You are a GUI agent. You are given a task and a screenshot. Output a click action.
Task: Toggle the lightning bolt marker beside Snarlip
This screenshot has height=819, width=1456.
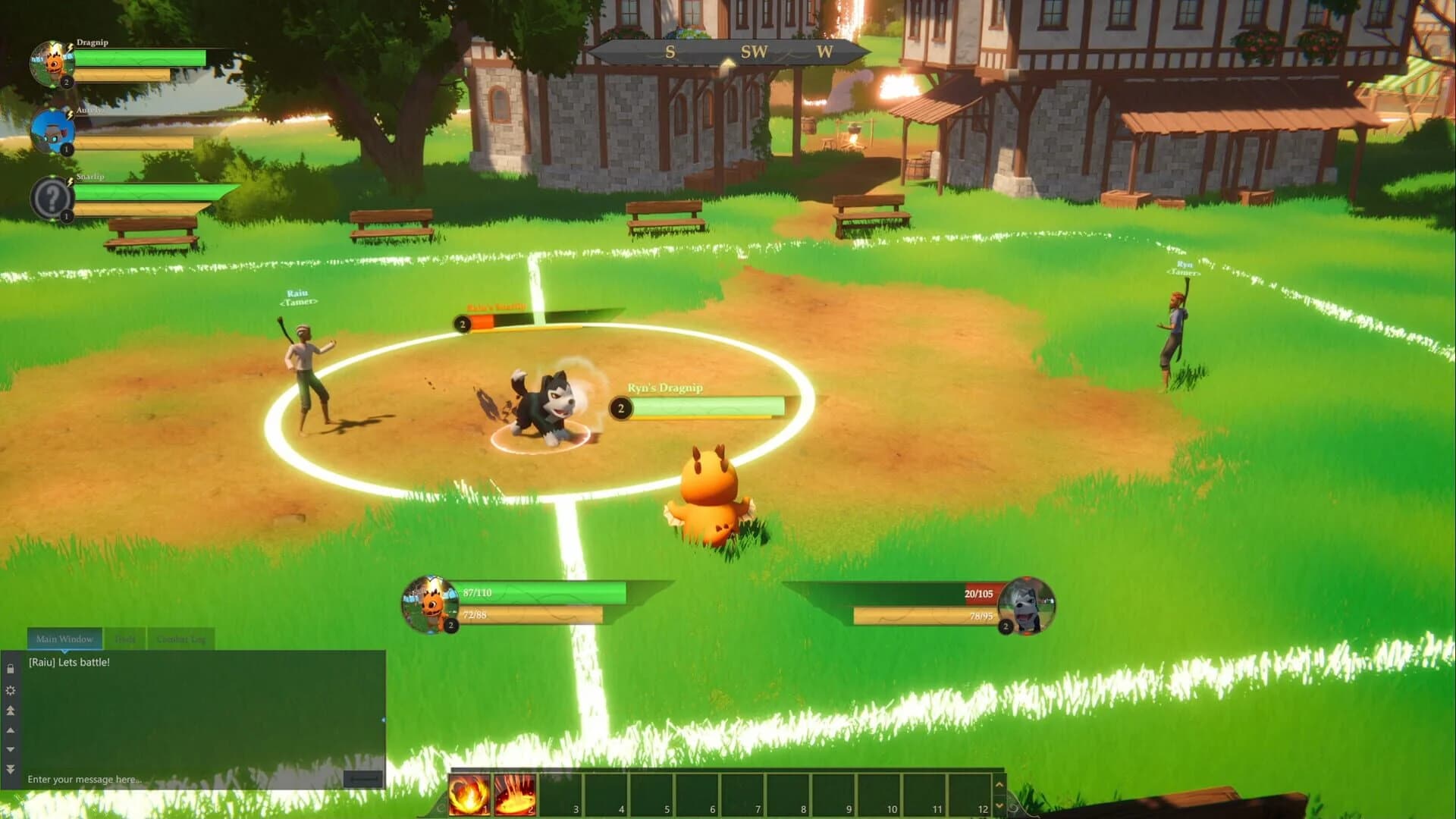70,182
